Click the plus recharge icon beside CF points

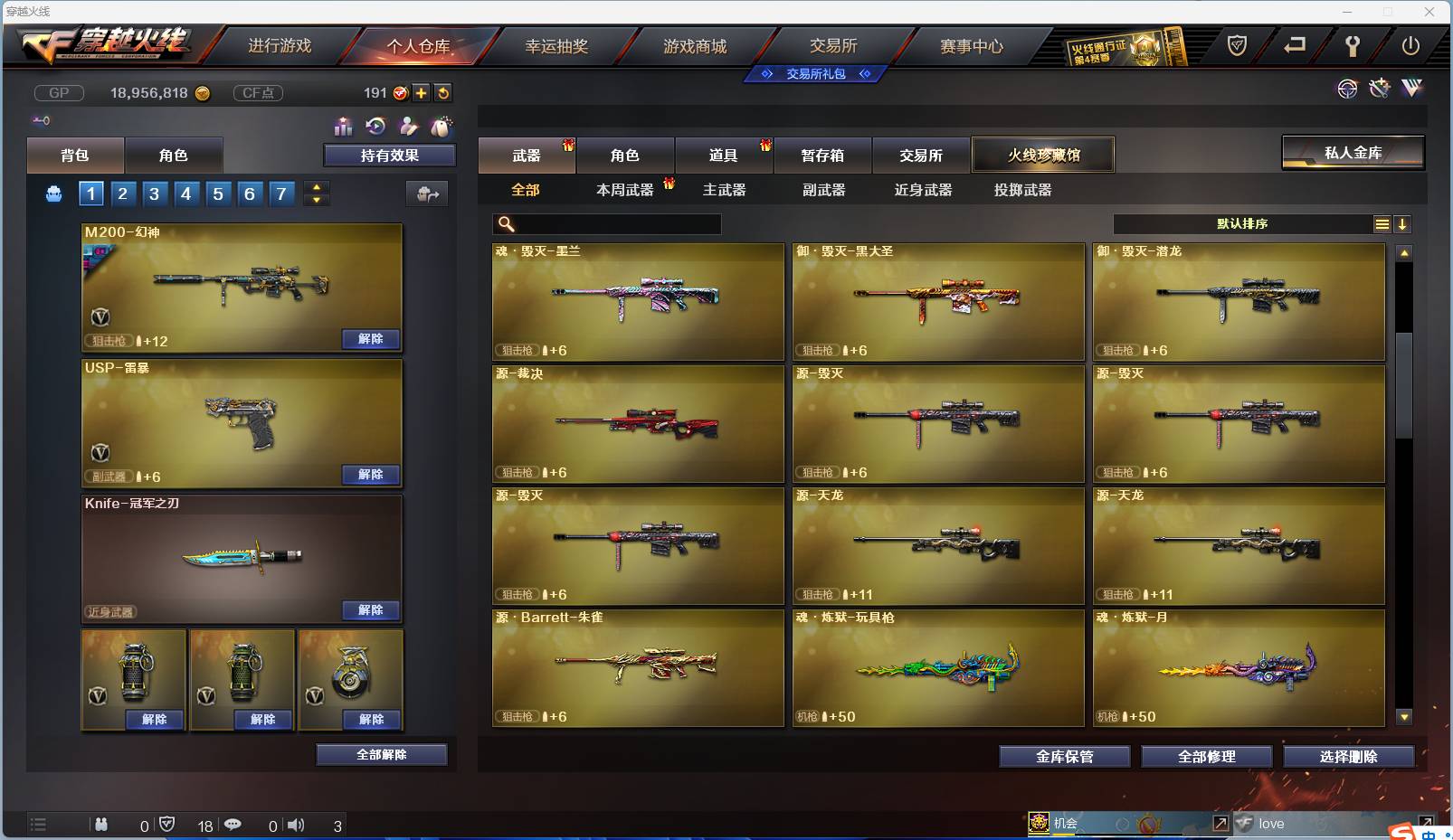click(420, 91)
